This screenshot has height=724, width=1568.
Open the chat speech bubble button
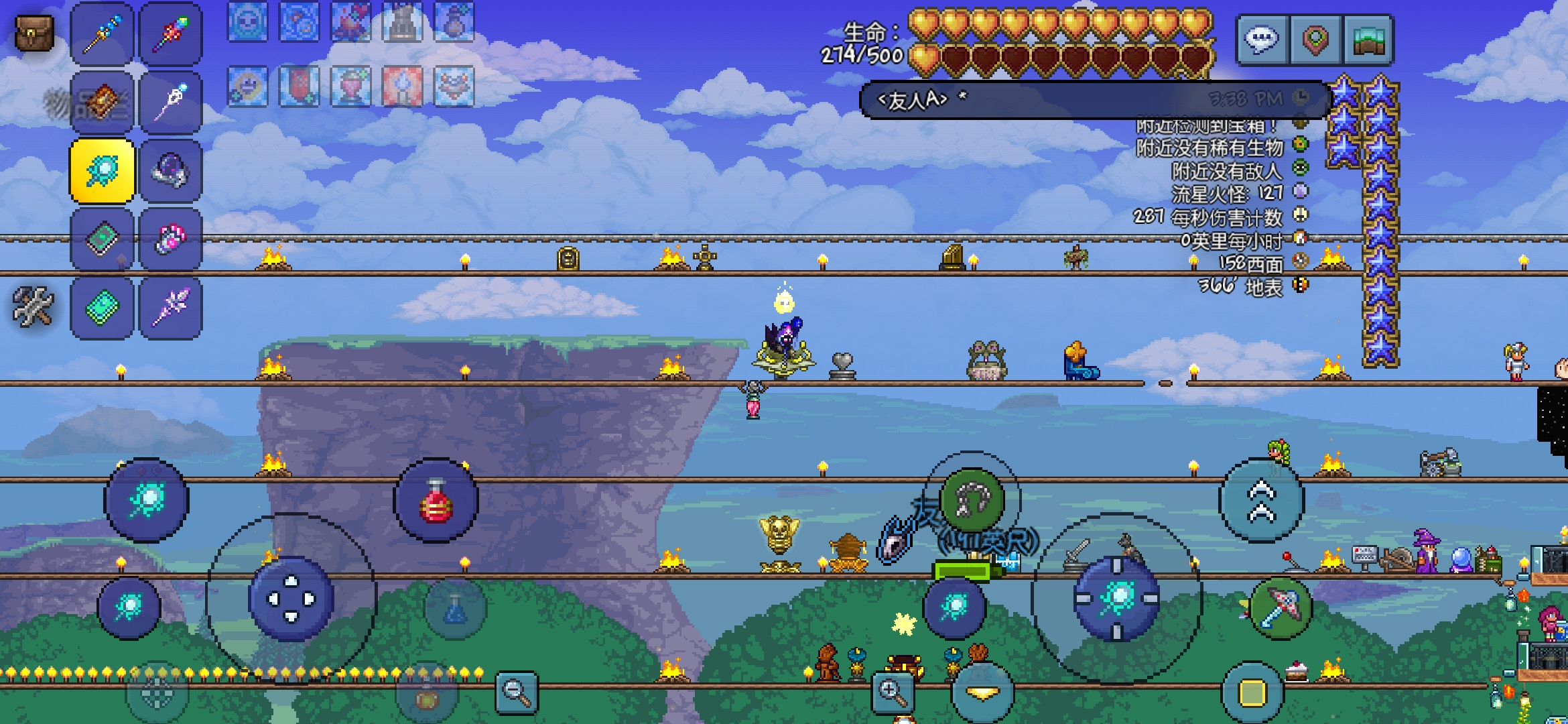click(1262, 40)
